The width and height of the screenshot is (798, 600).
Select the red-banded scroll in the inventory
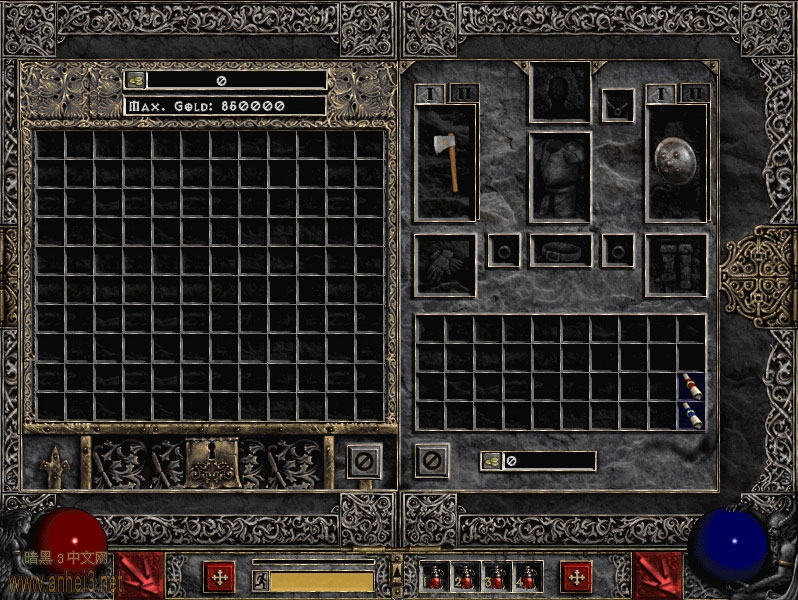pos(691,385)
